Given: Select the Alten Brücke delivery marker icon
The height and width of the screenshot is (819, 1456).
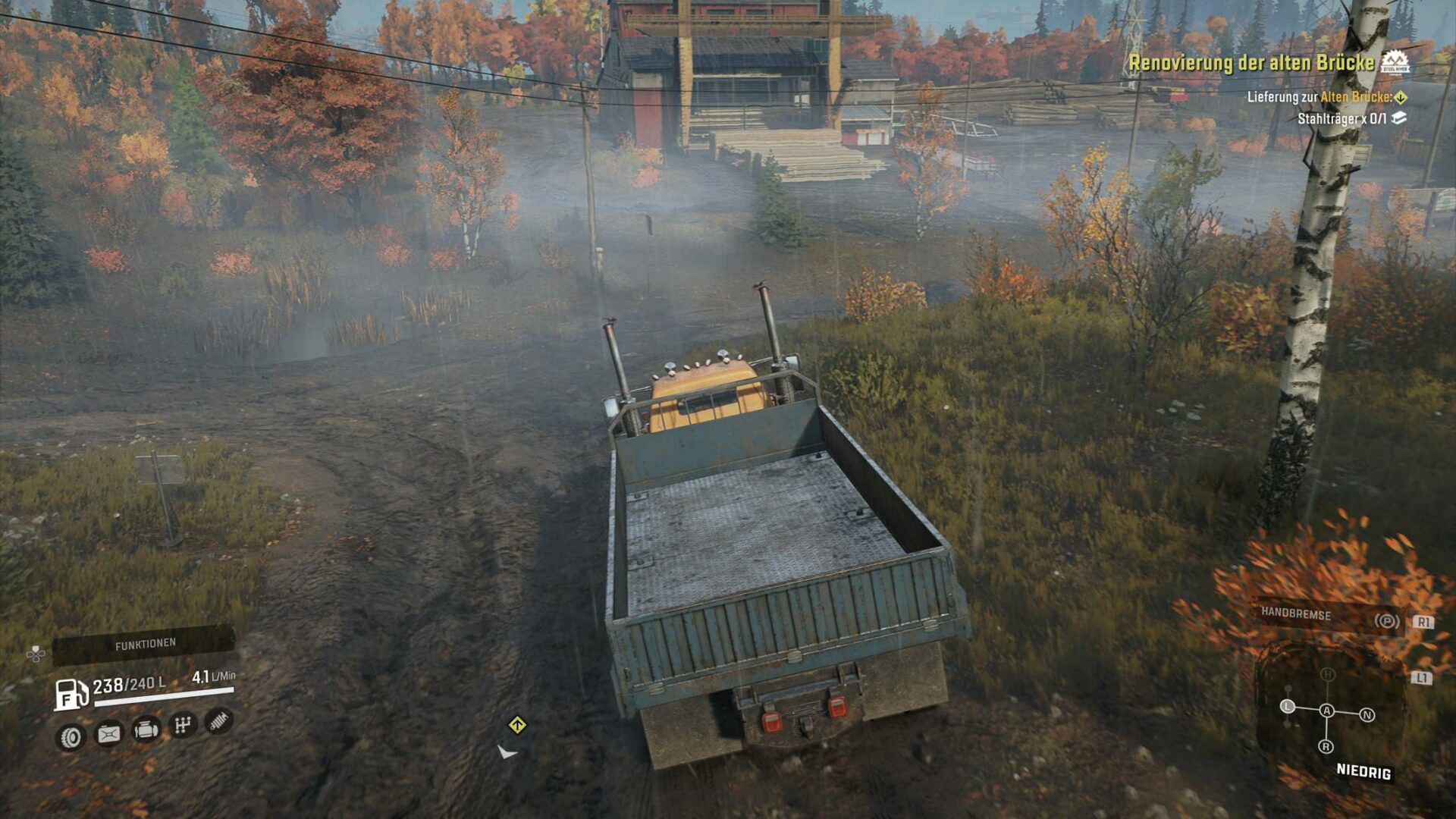Looking at the screenshot, I should coord(1401,97).
